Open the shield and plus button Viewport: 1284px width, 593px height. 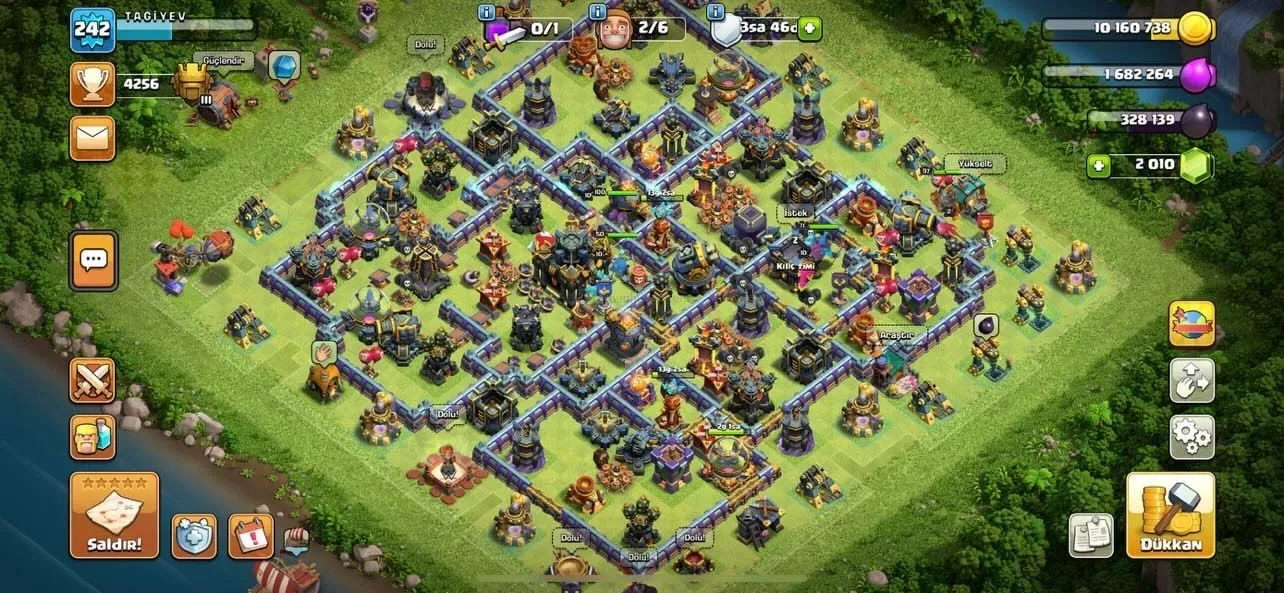click(x=193, y=536)
